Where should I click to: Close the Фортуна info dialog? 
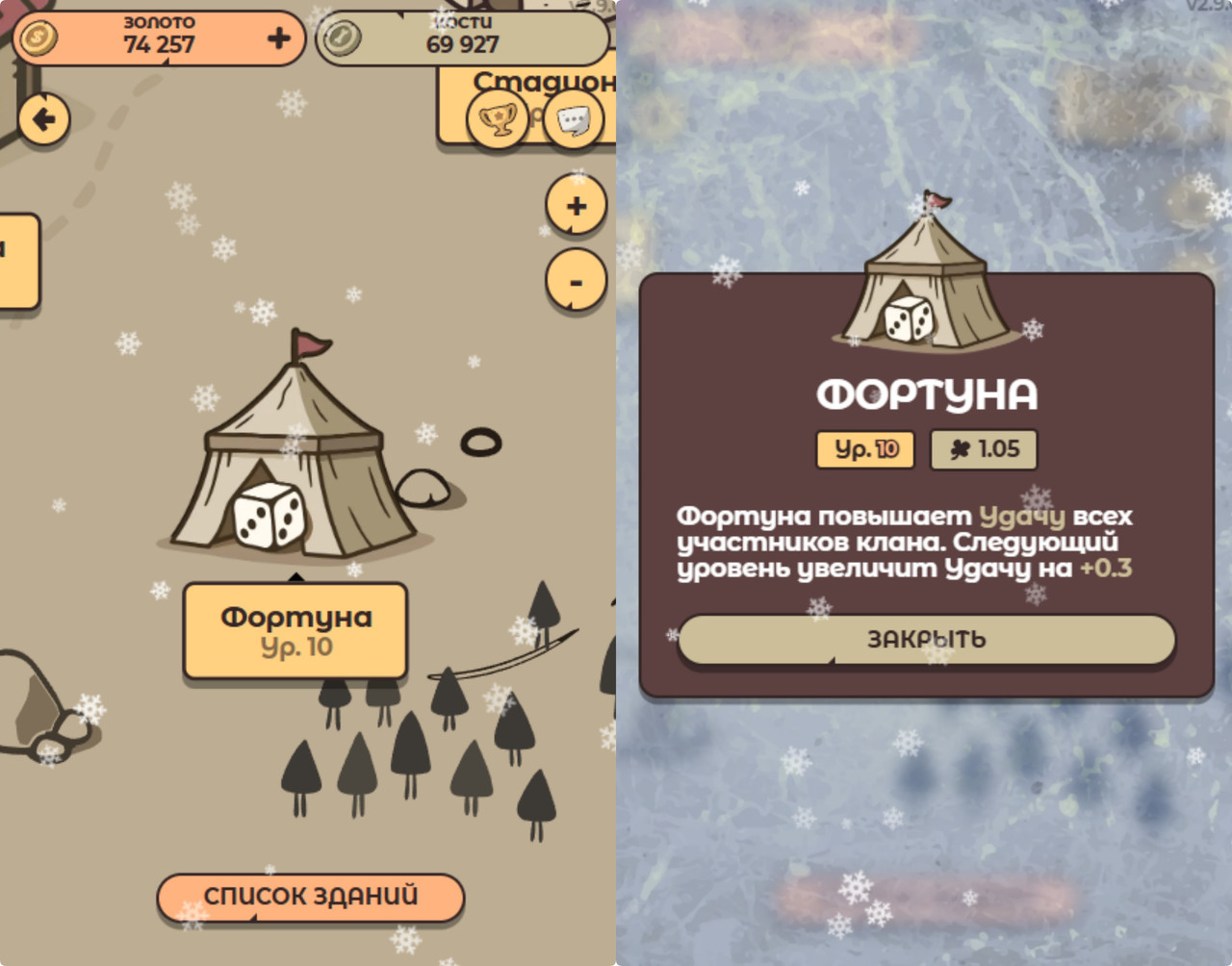click(926, 640)
